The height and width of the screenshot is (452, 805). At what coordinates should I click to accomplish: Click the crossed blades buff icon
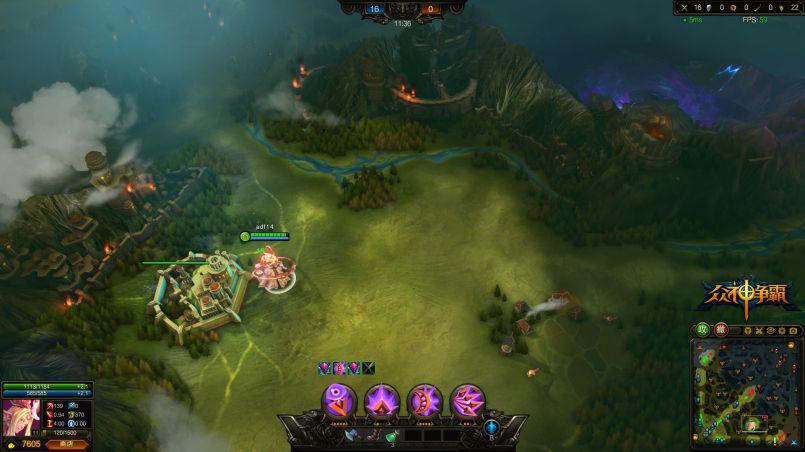pos(368,368)
